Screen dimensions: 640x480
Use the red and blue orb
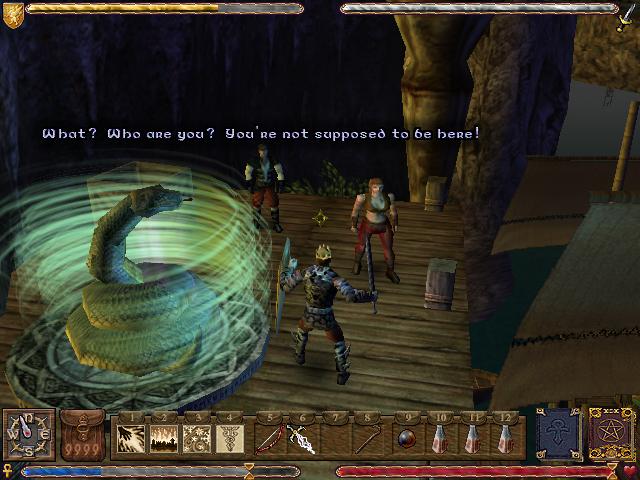407,438
